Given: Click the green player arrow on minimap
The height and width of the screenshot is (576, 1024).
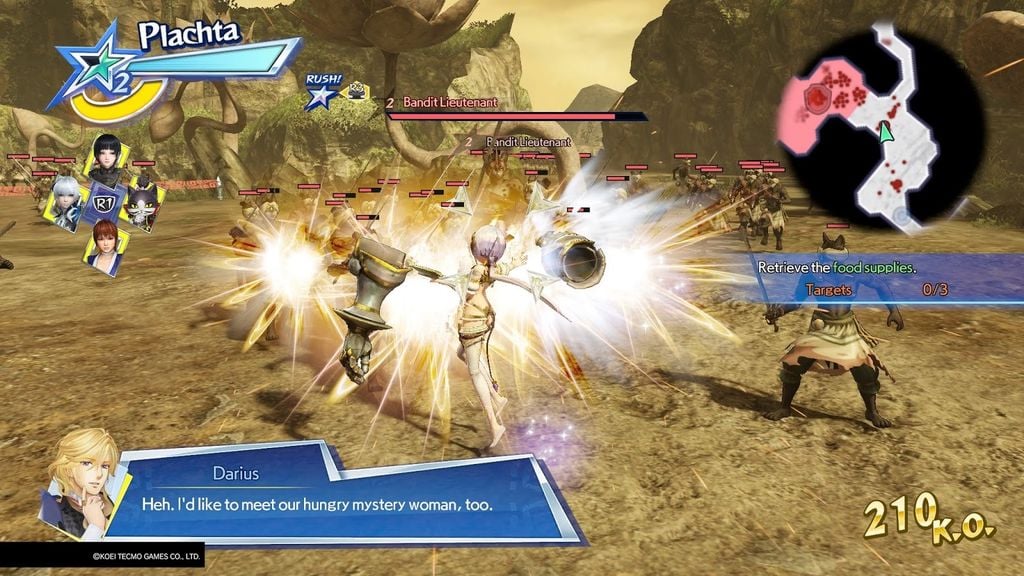Looking at the screenshot, I should coord(884,131).
